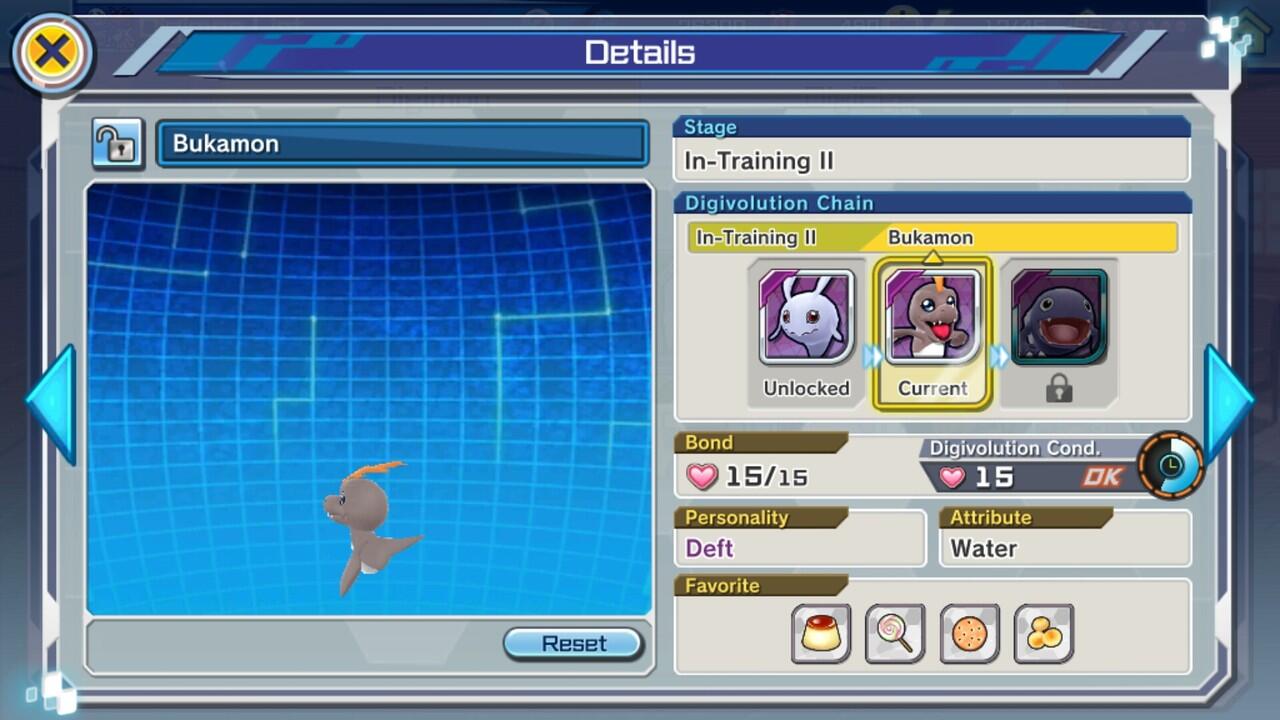Choose the pudding favorite food icon
Screen dimensions: 1280x720
(821, 633)
